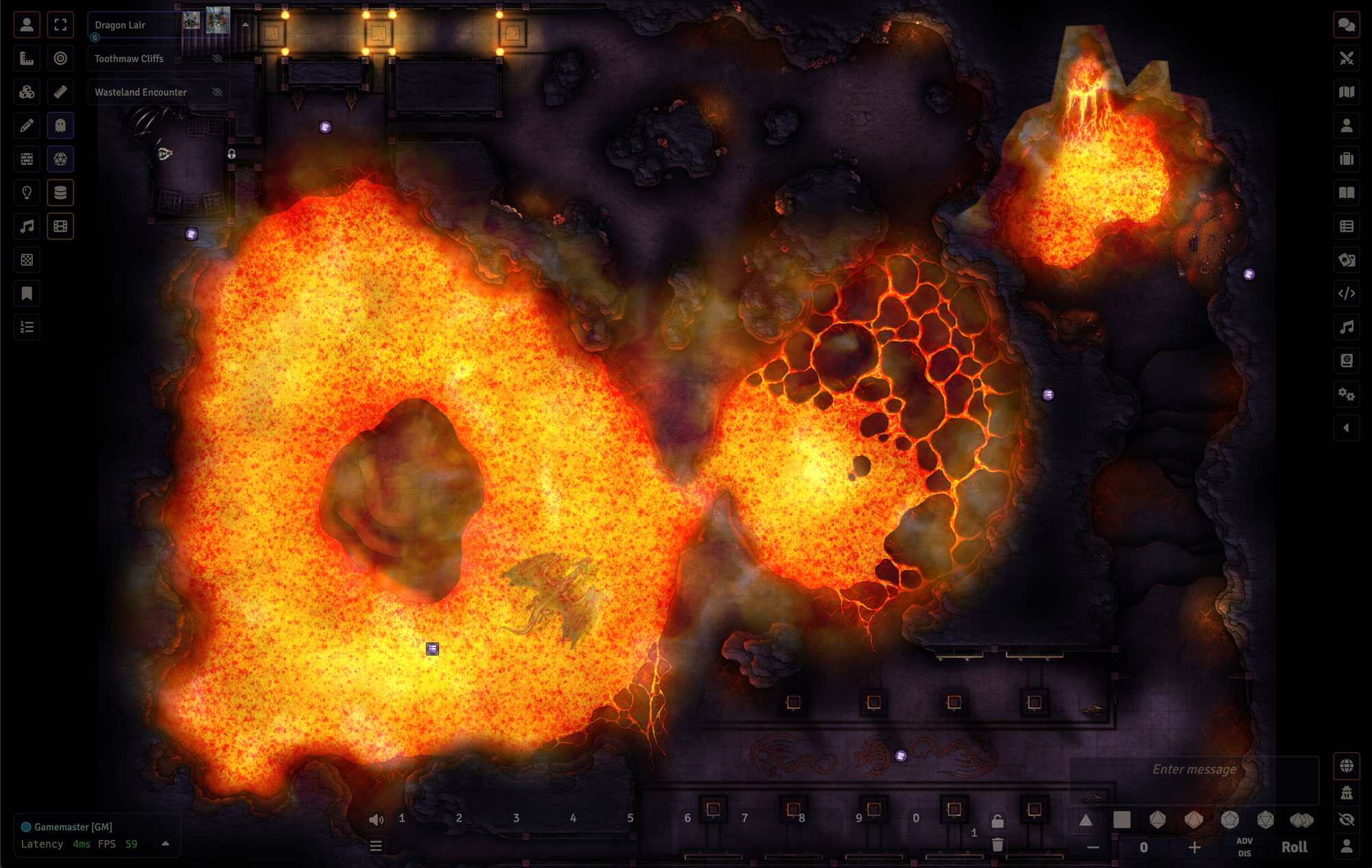Show the music playlists sidebar tab

[1347, 327]
